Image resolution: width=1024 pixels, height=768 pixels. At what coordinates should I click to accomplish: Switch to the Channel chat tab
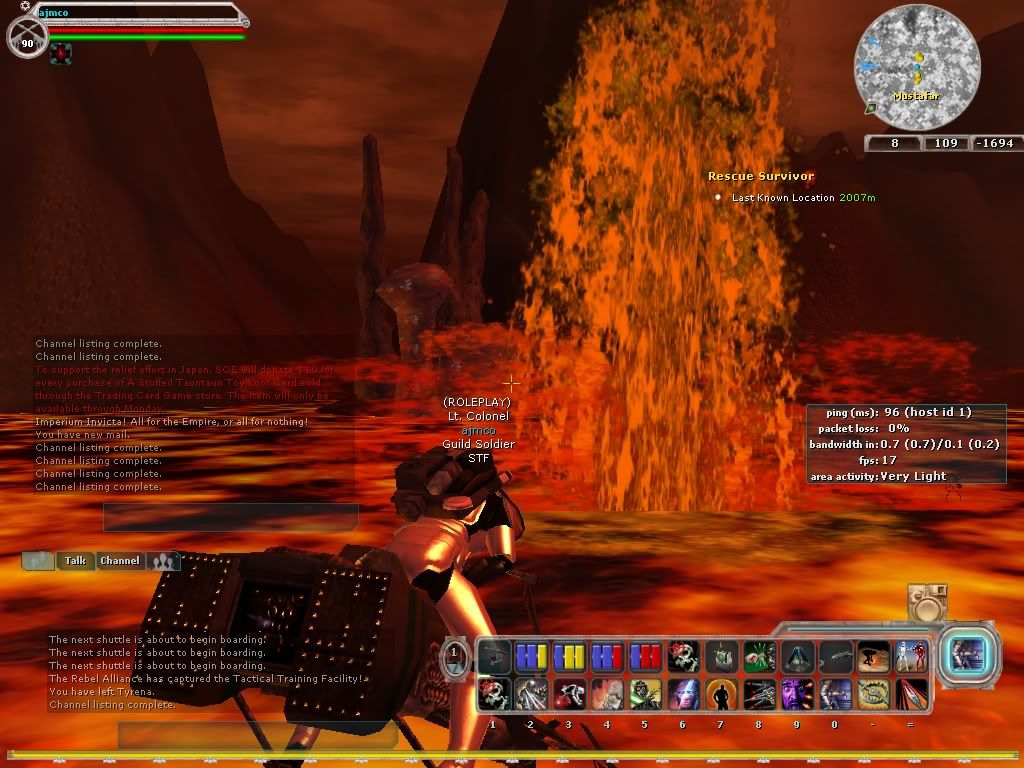[119, 561]
